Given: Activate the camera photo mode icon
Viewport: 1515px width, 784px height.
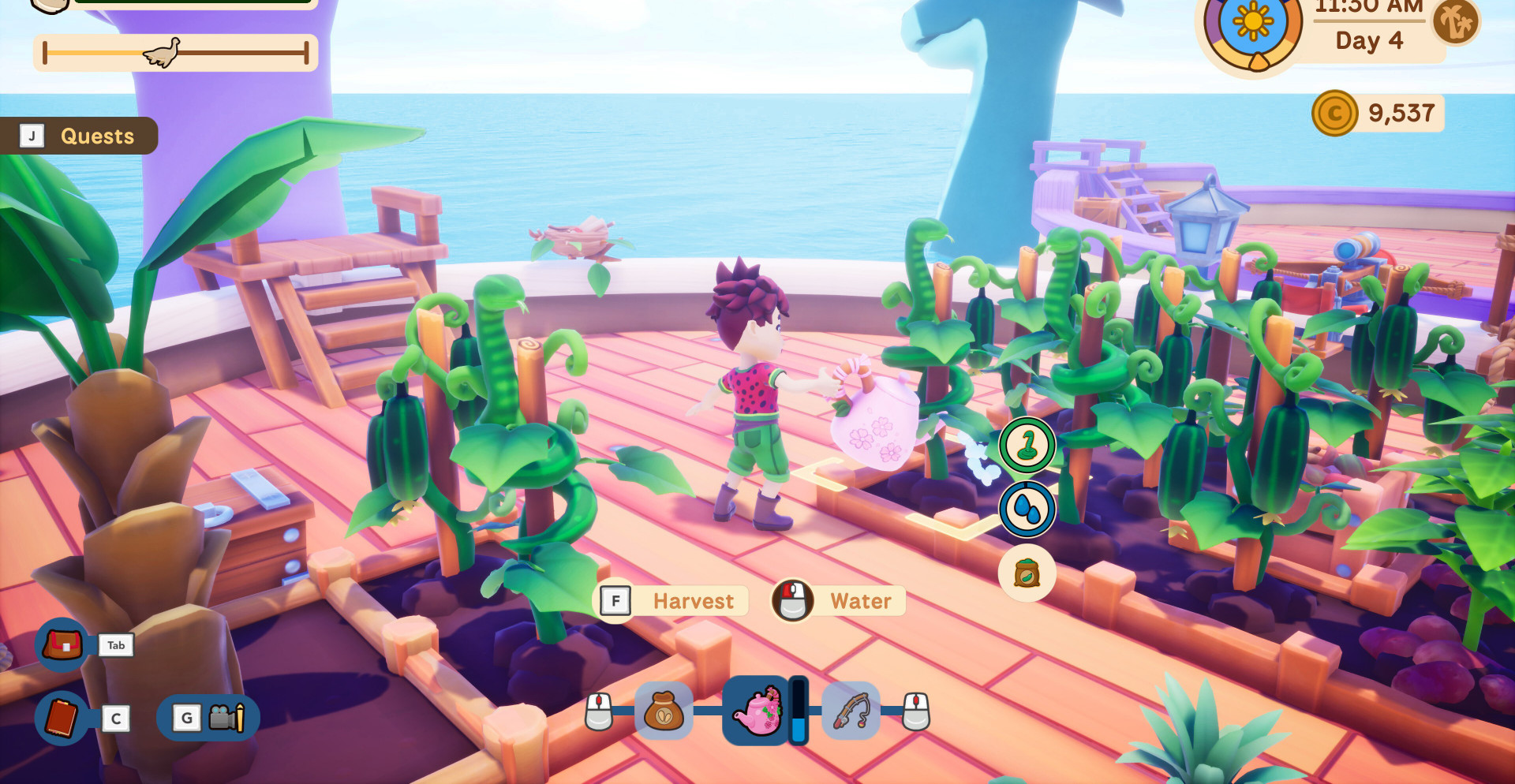Looking at the screenshot, I should click(226, 718).
